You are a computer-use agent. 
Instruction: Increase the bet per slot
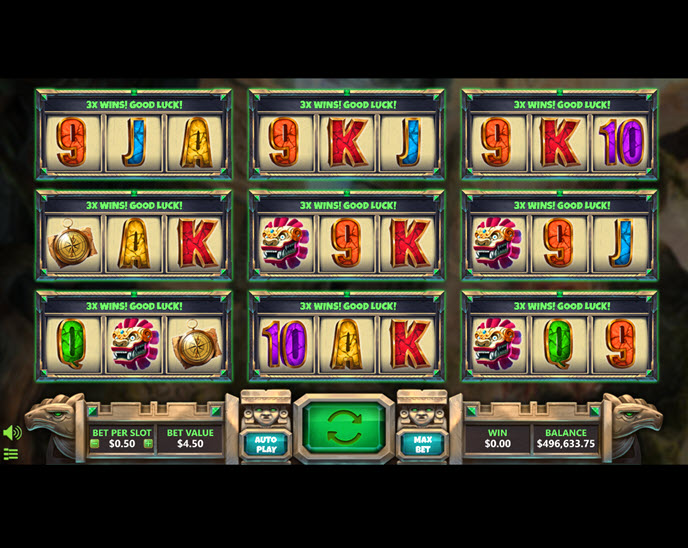point(148,443)
